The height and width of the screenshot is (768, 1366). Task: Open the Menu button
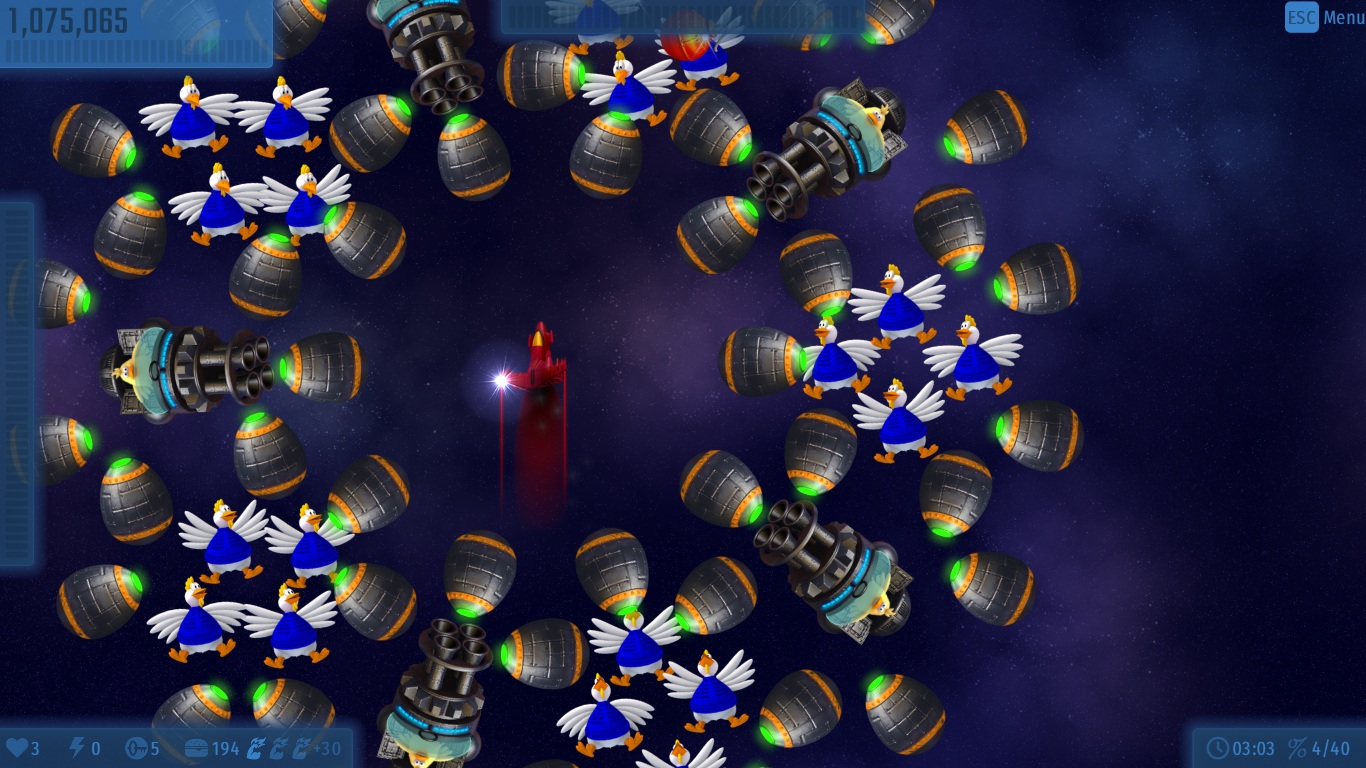[x=1325, y=17]
